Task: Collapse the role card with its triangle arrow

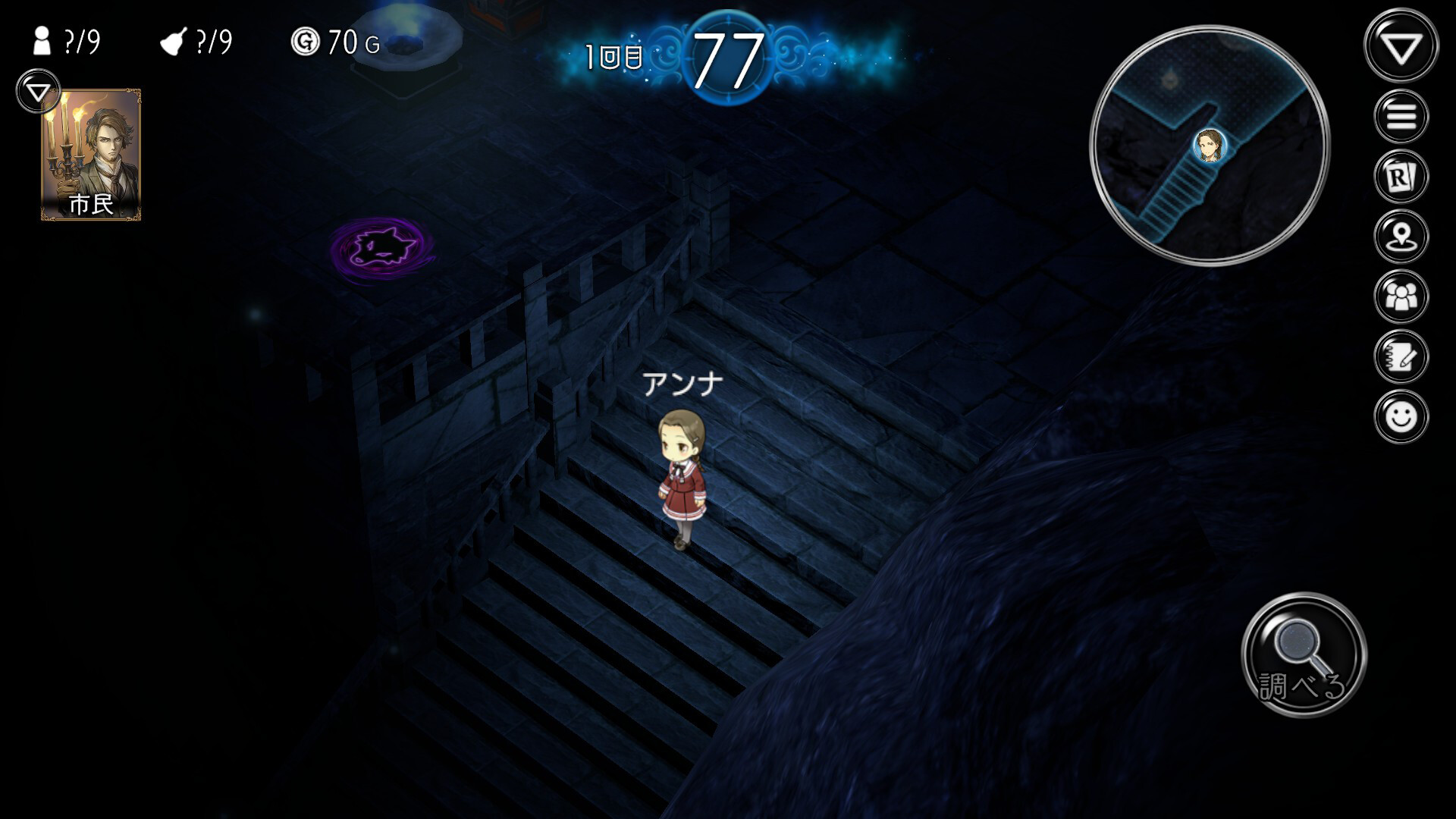Action: click(36, 91)
